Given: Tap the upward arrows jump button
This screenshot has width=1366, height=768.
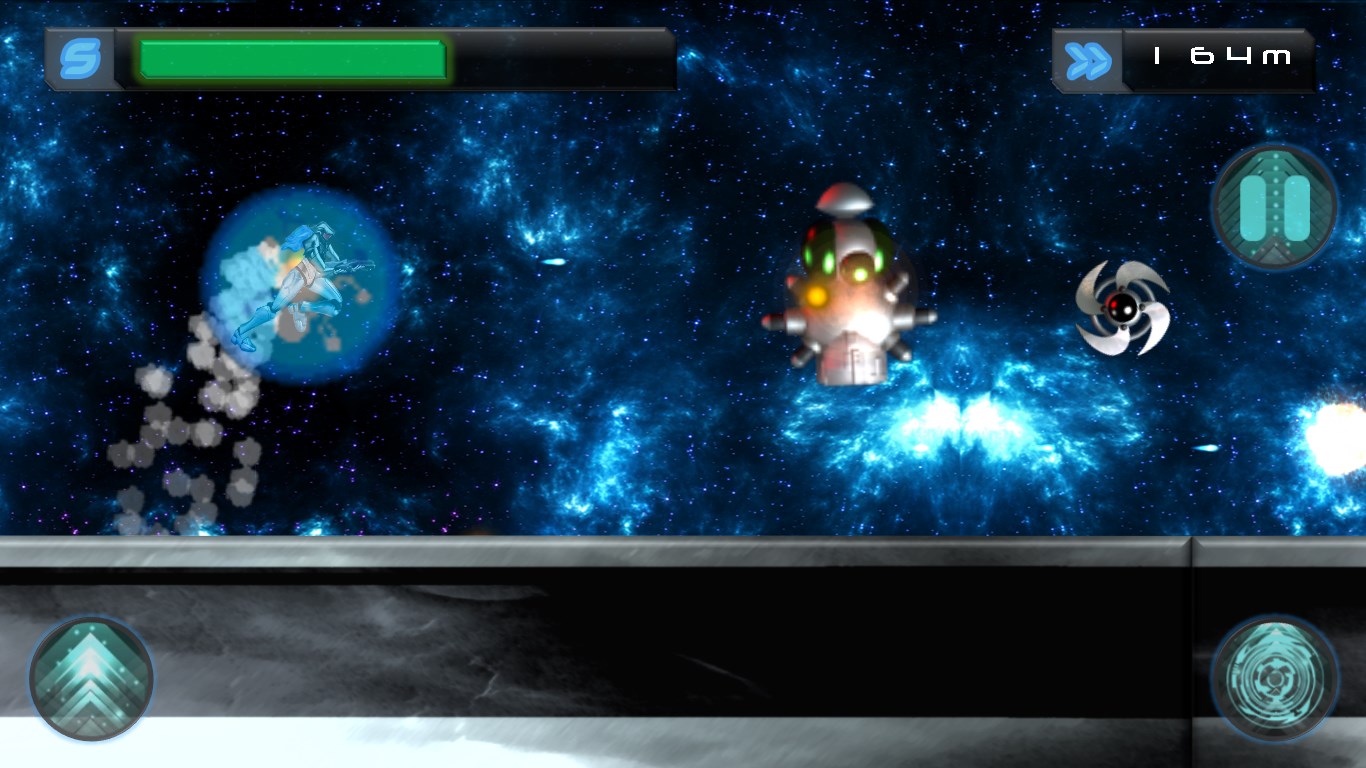Looking at the screenshot, I should pyautogui.click(x=91, y=678).
